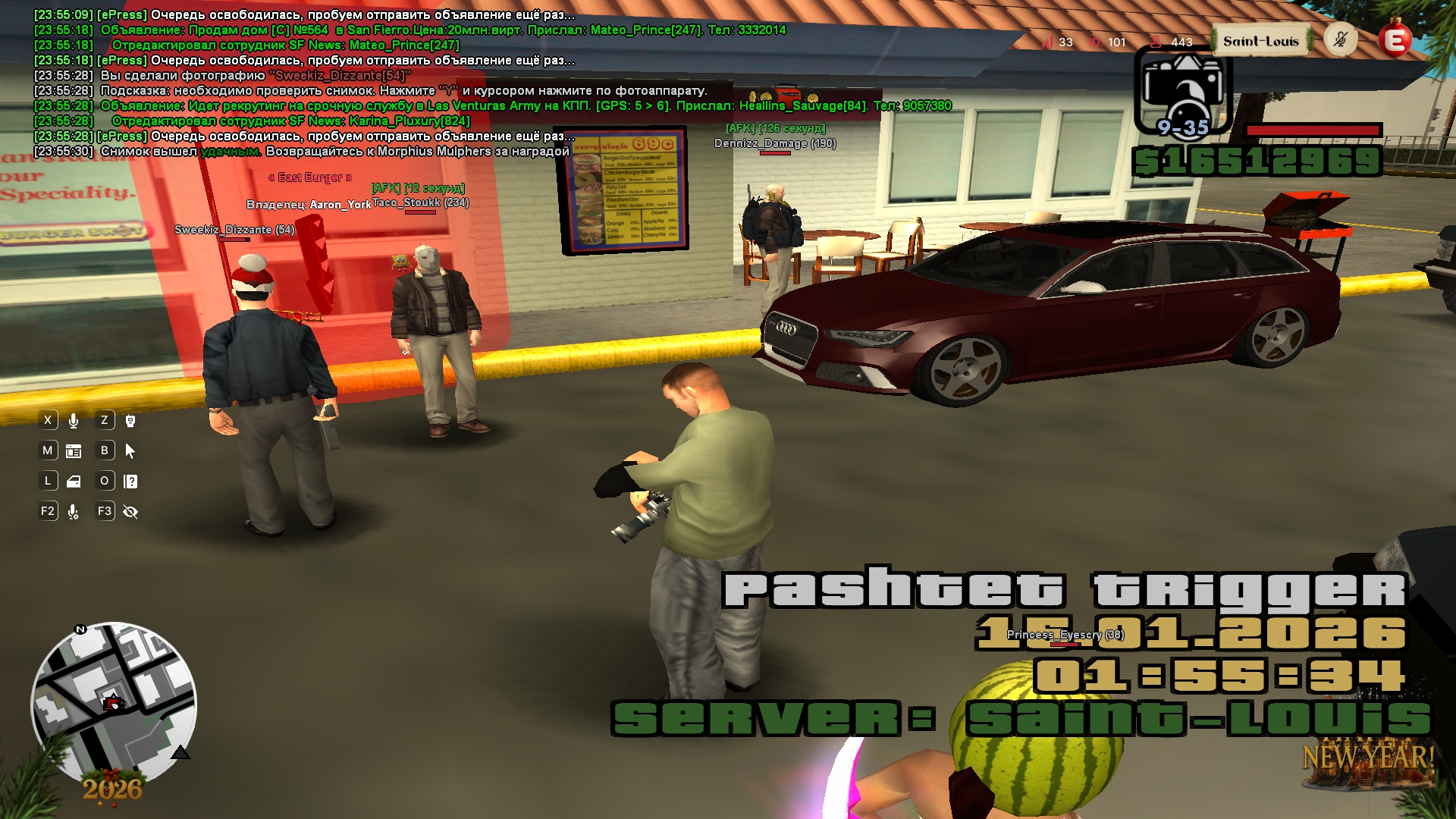Viewport: 1456px width, 819px height.
Task: Activate the voice chat microphone icon
Action: pos(74,421)
